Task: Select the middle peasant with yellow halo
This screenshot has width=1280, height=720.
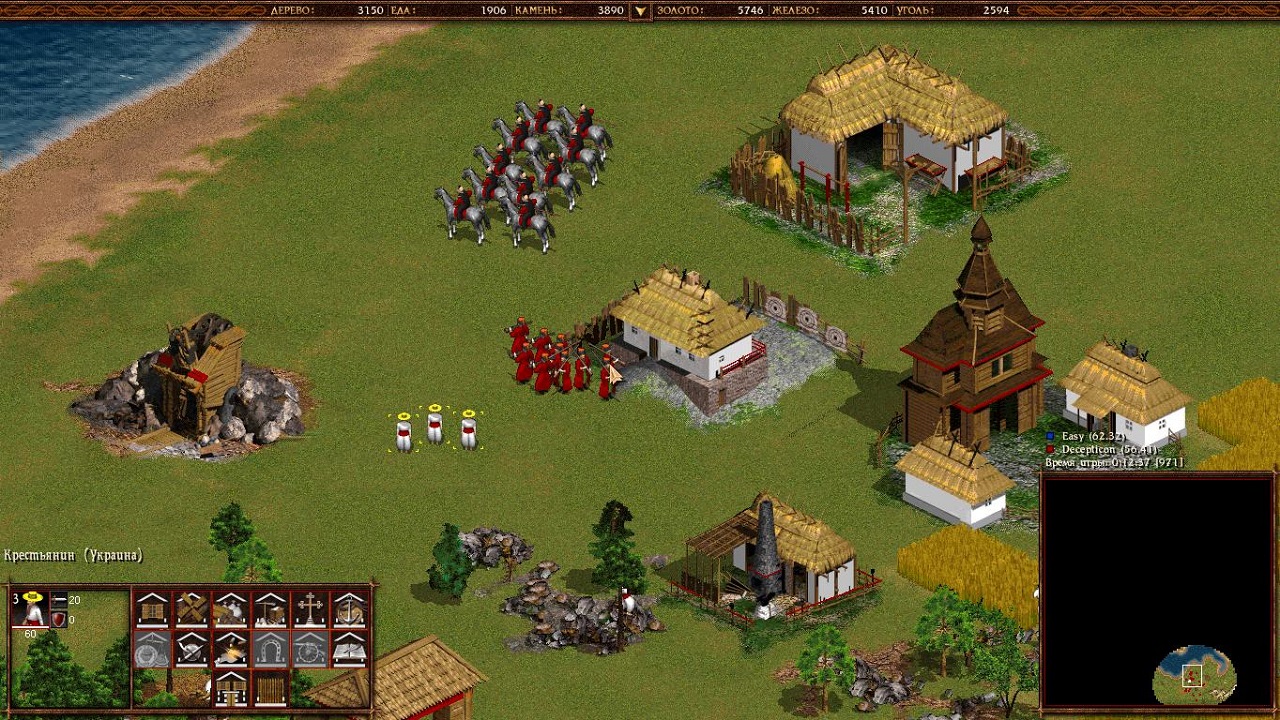Action: click(x=435, y=427)
